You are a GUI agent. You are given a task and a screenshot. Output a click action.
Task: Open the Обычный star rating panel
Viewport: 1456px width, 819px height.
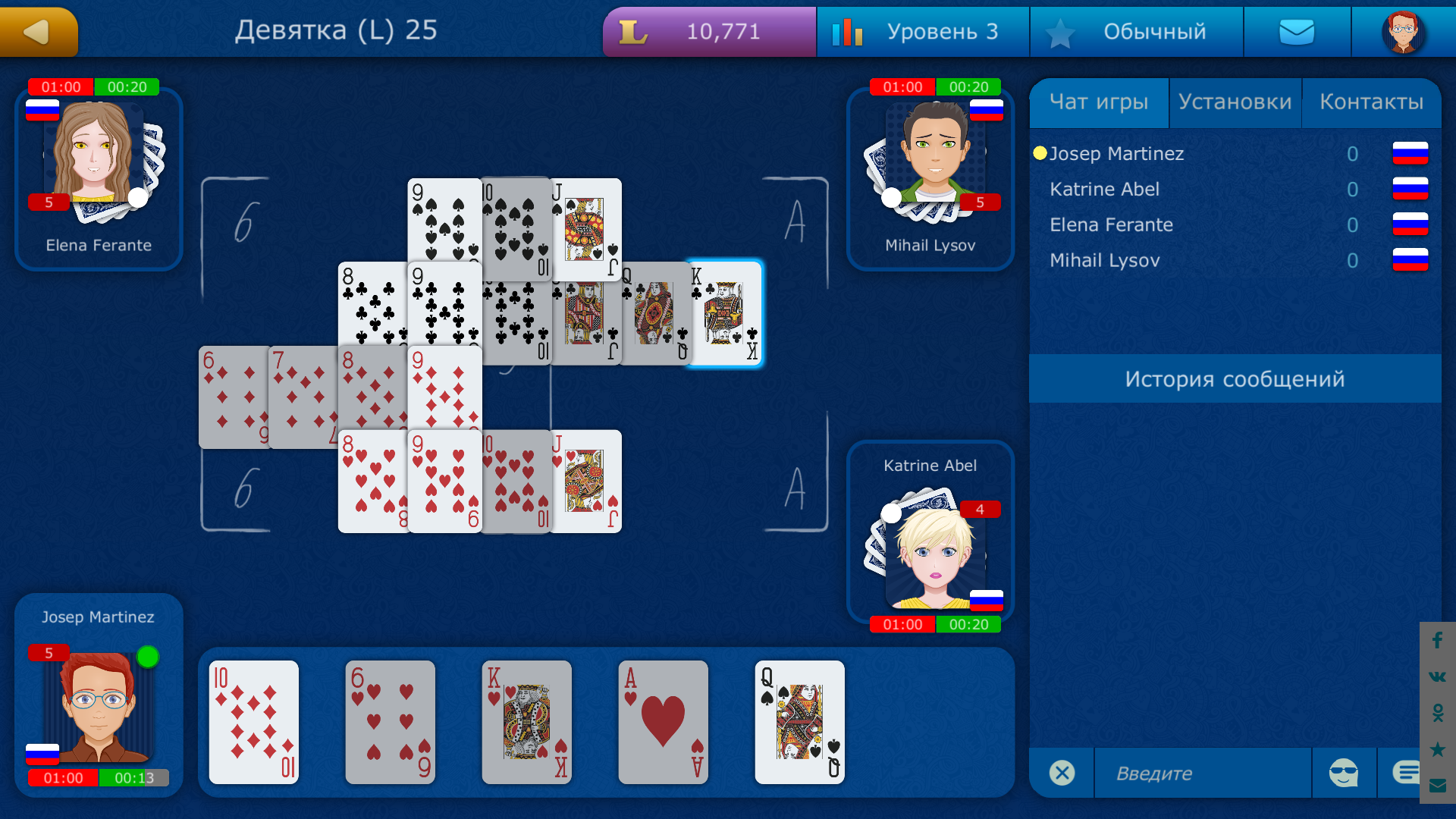click(x=1136, y=31)
